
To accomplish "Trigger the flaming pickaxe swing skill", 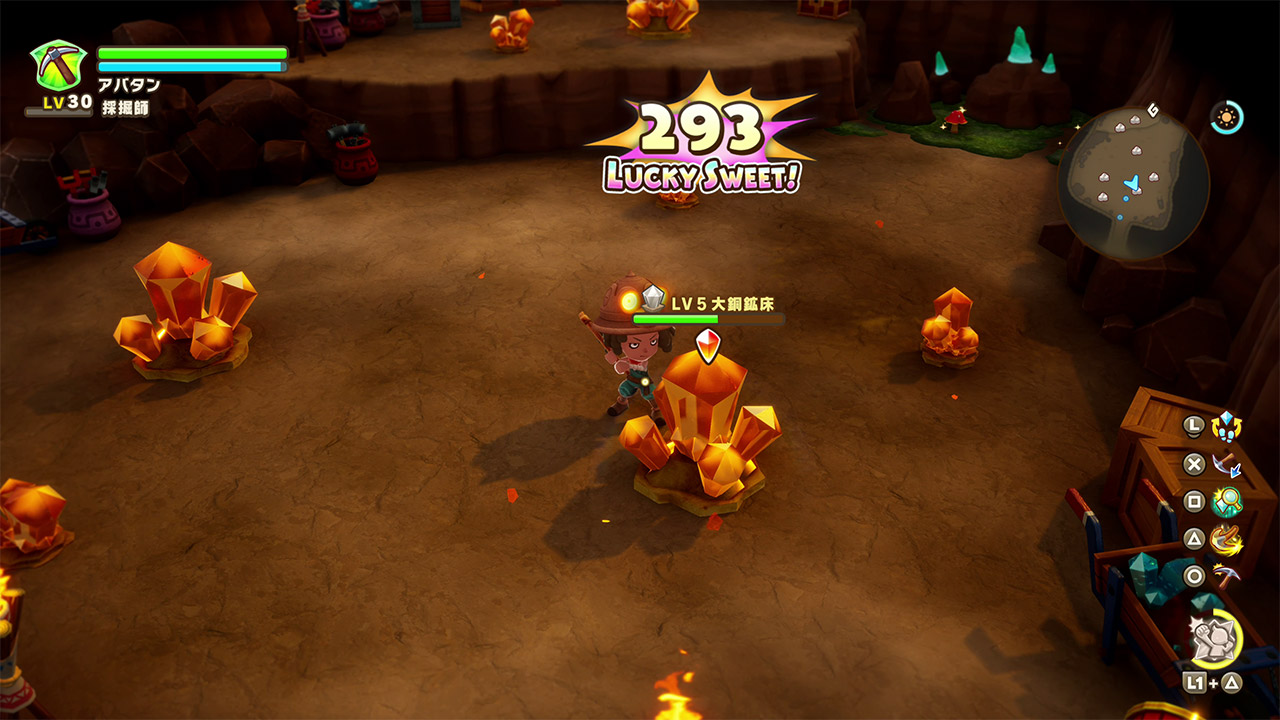I will pyautogui.click(x=1226, y=539).
